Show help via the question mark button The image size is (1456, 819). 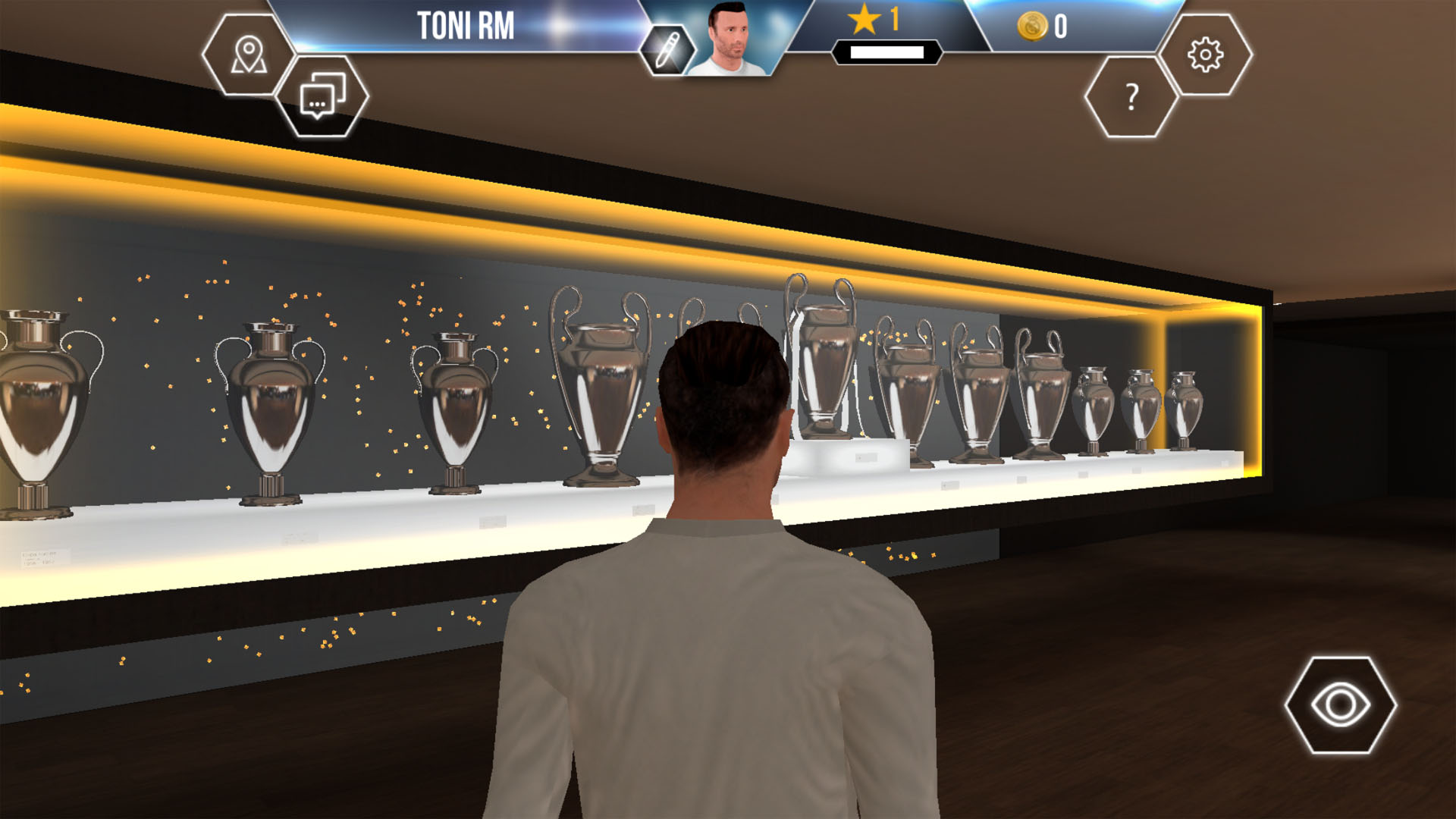tap(1131, 97)
